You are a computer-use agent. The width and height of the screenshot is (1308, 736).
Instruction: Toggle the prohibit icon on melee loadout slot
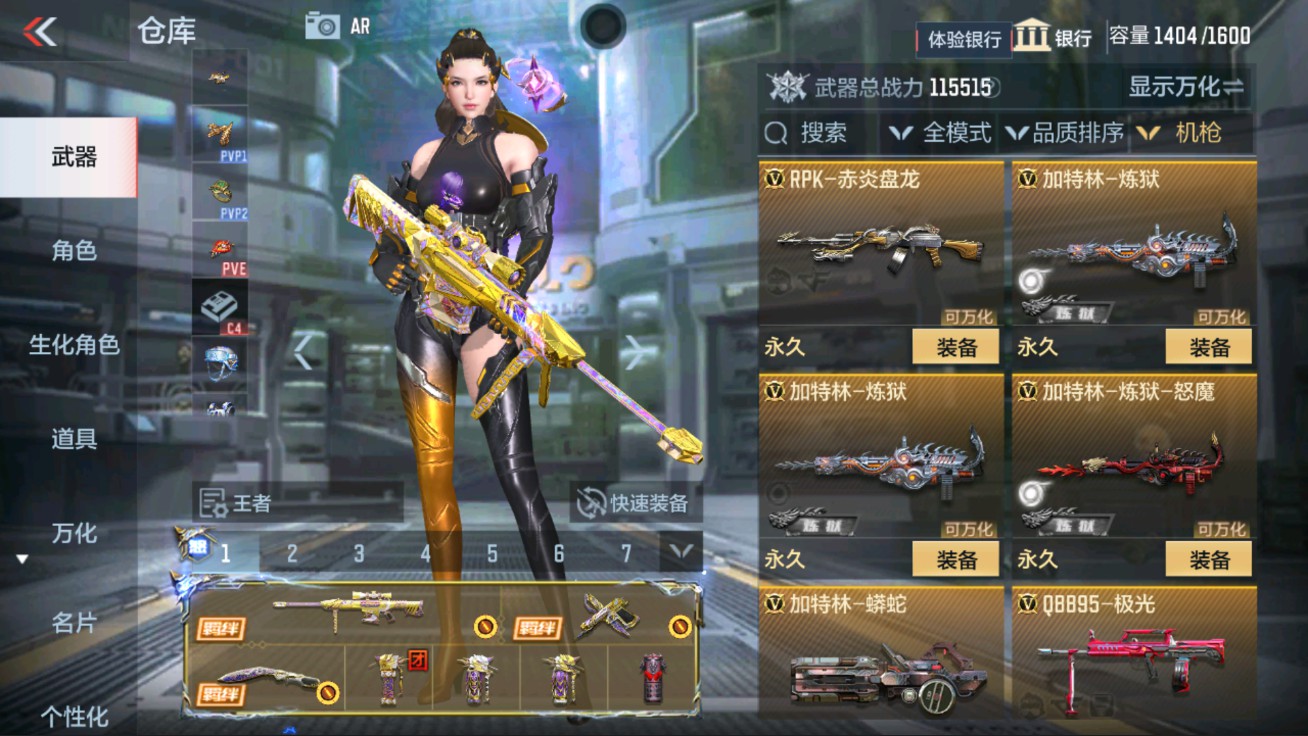click(x=327, y=693)
